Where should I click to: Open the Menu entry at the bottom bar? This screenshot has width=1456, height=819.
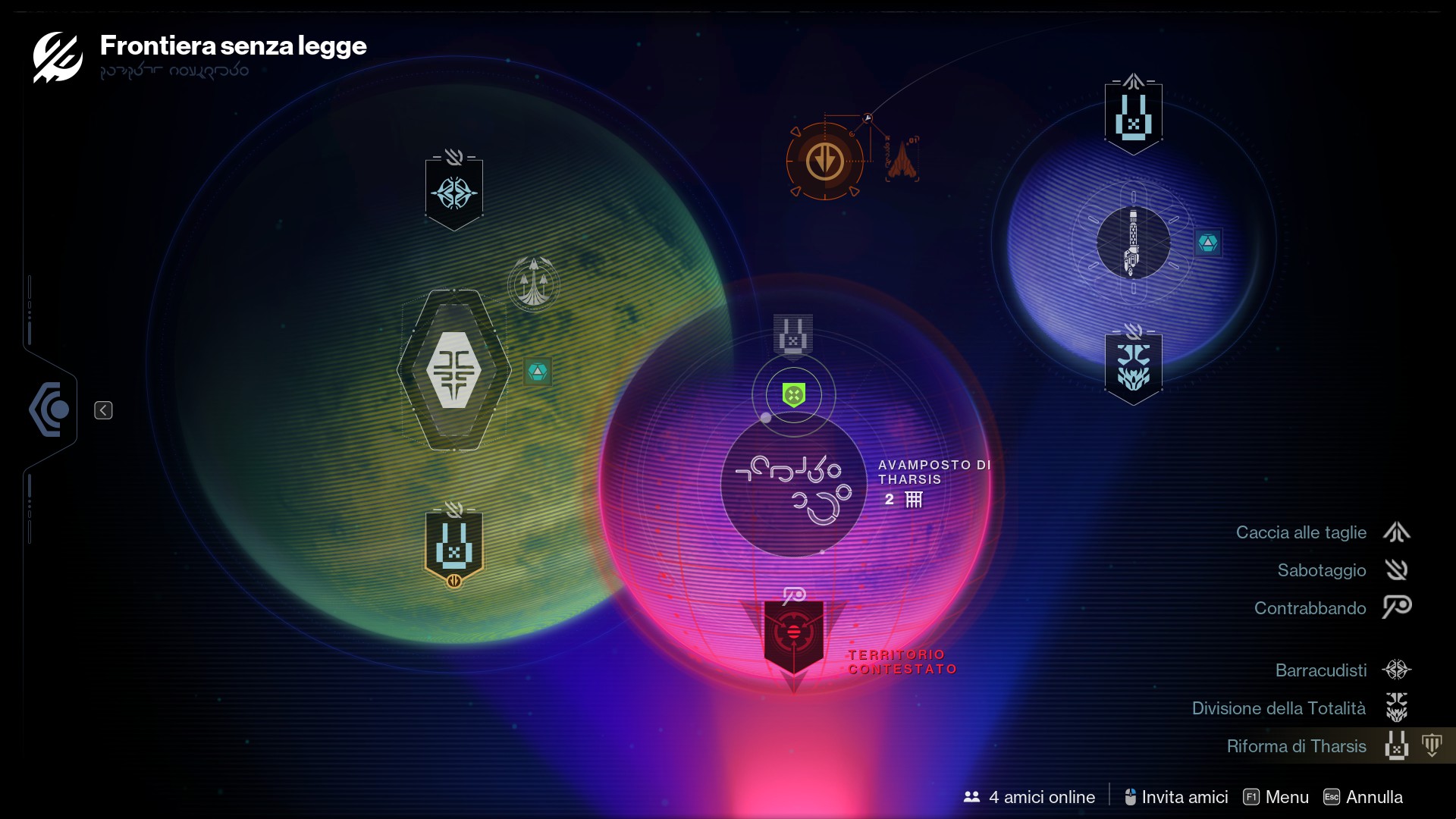click(x=1287, y=797)
